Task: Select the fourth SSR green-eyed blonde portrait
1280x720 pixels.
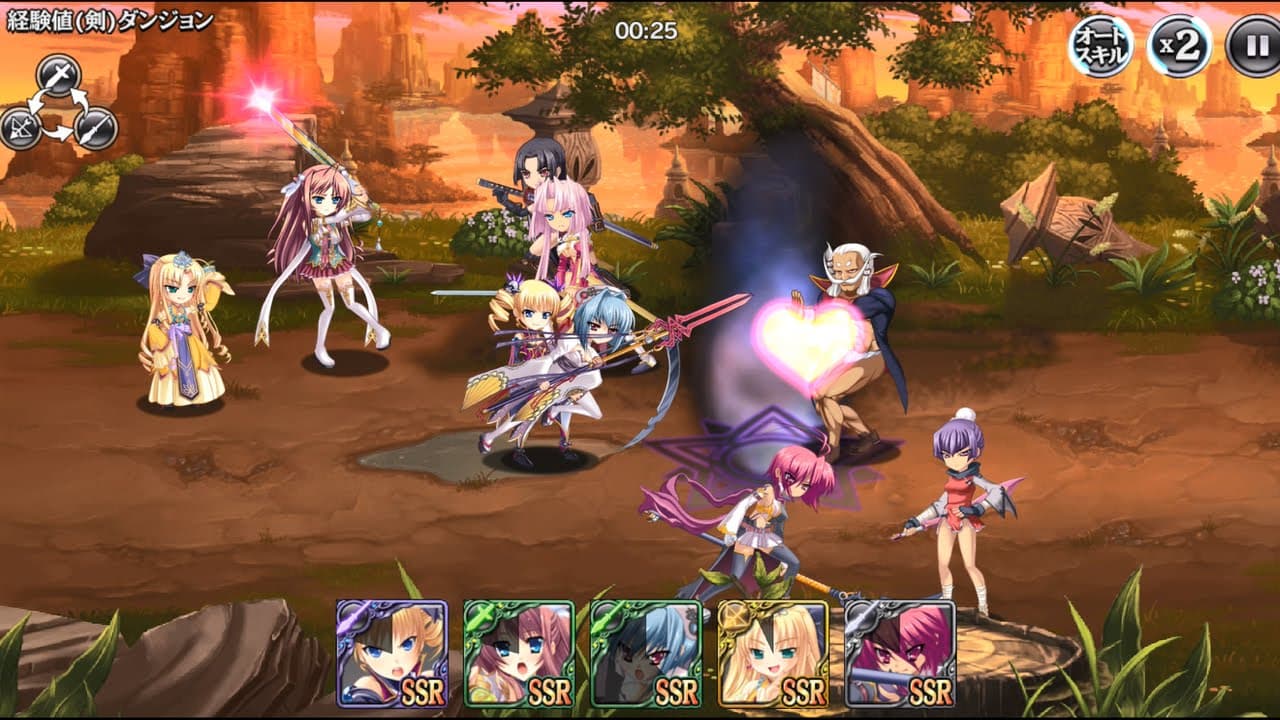Action: tap(772, 655)
